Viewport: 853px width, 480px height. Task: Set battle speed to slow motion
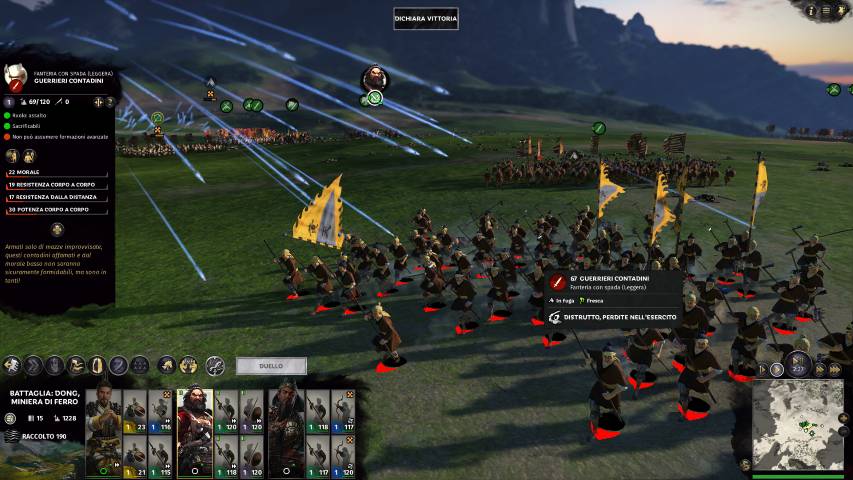tap(765, 370)
